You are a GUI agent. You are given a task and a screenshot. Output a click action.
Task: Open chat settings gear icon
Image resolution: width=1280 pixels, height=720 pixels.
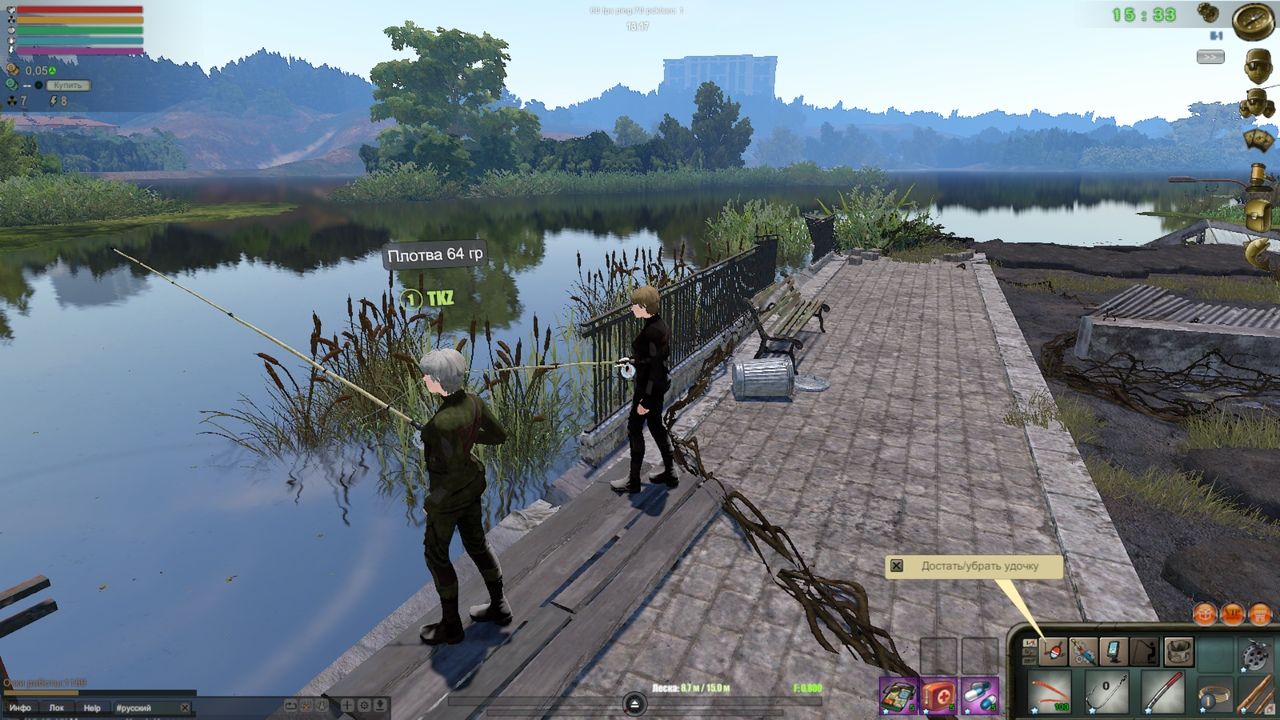[363, 704]
